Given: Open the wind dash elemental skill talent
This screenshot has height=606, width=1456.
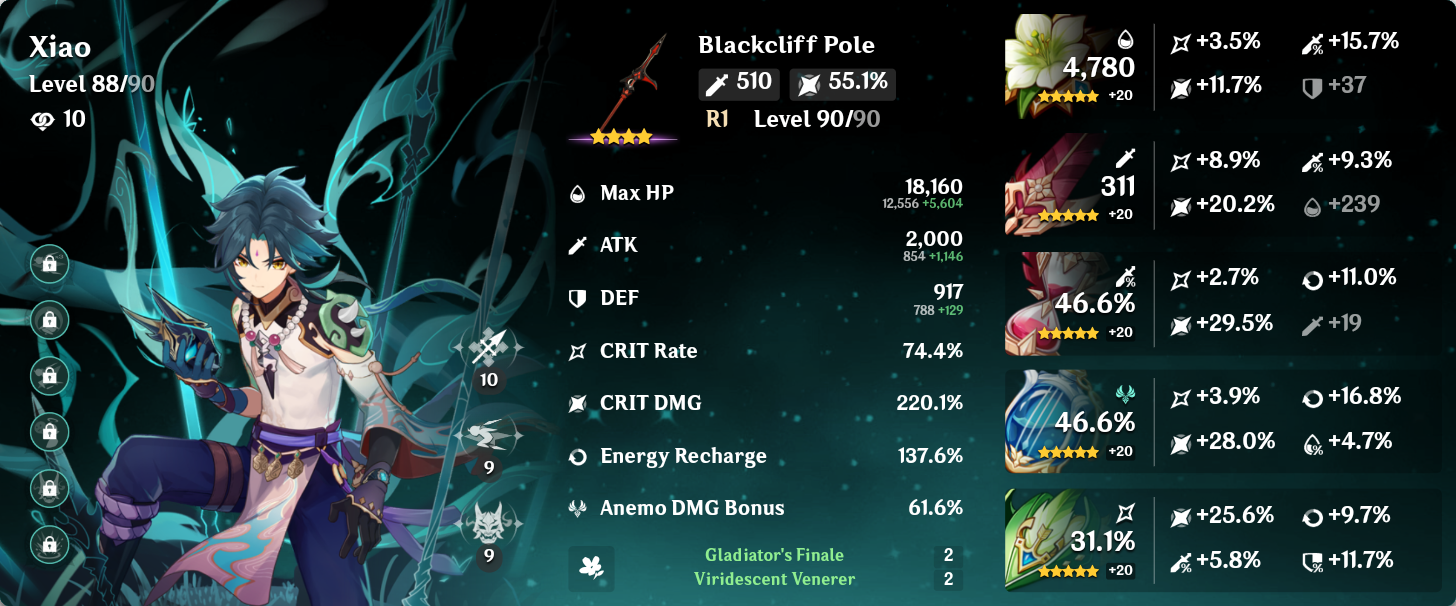Looking at the screenshot, I should (489, 436).
